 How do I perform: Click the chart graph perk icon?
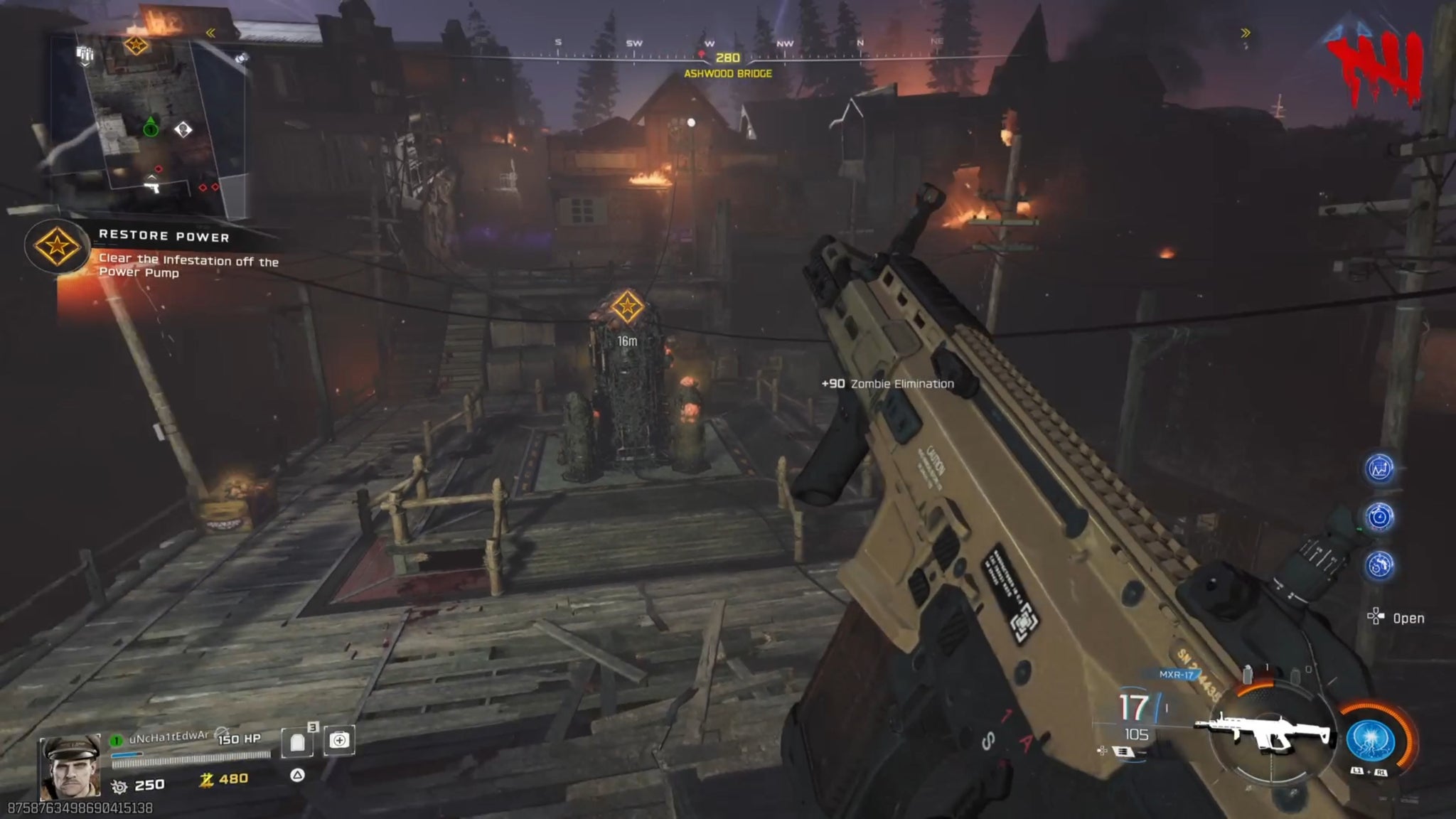[x=1380, y=469]
